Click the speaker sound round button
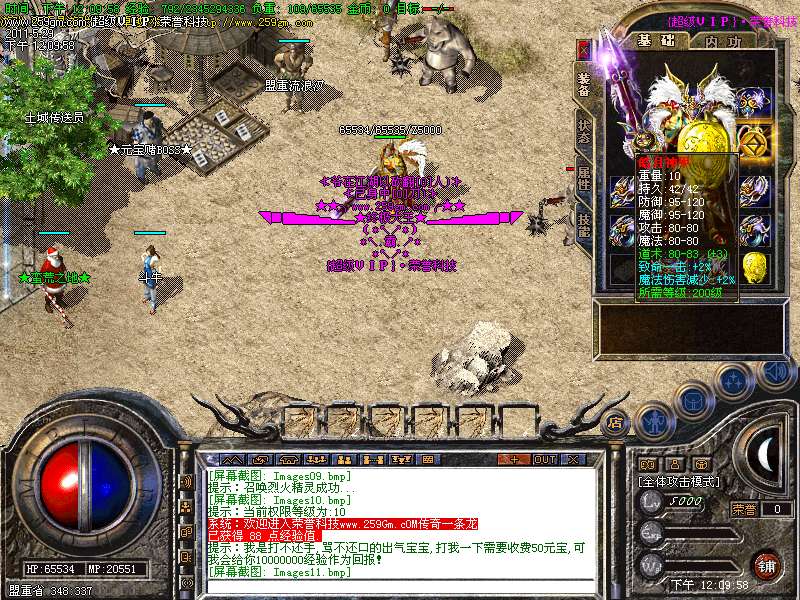The image size is (800, 600). (x=775, y=373)
